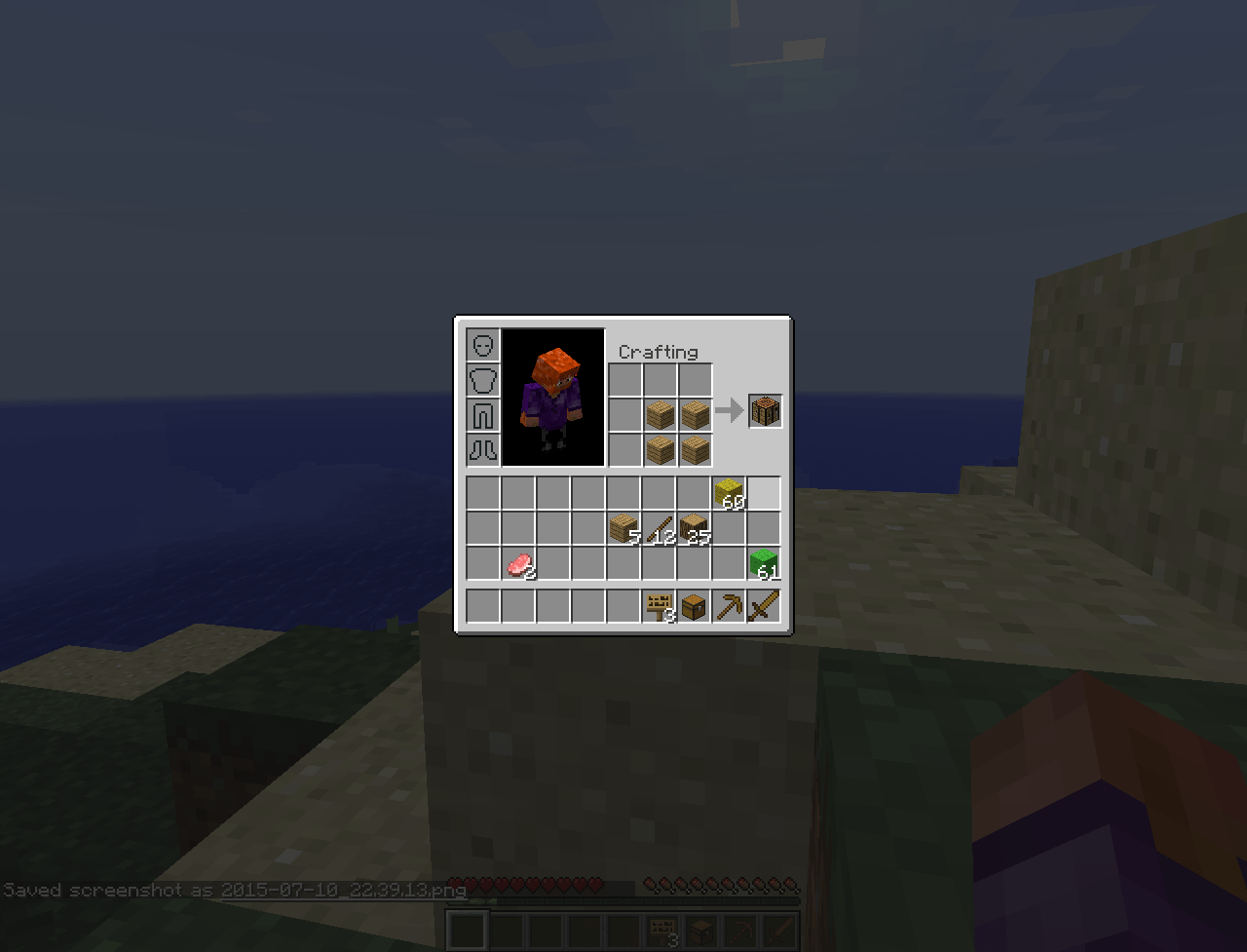Image resolution: width=1247 pixels, height=952 pixels.
Task: Take a plank from the bottom-right crafting grid slot
Action: click(x=696, y=449)
